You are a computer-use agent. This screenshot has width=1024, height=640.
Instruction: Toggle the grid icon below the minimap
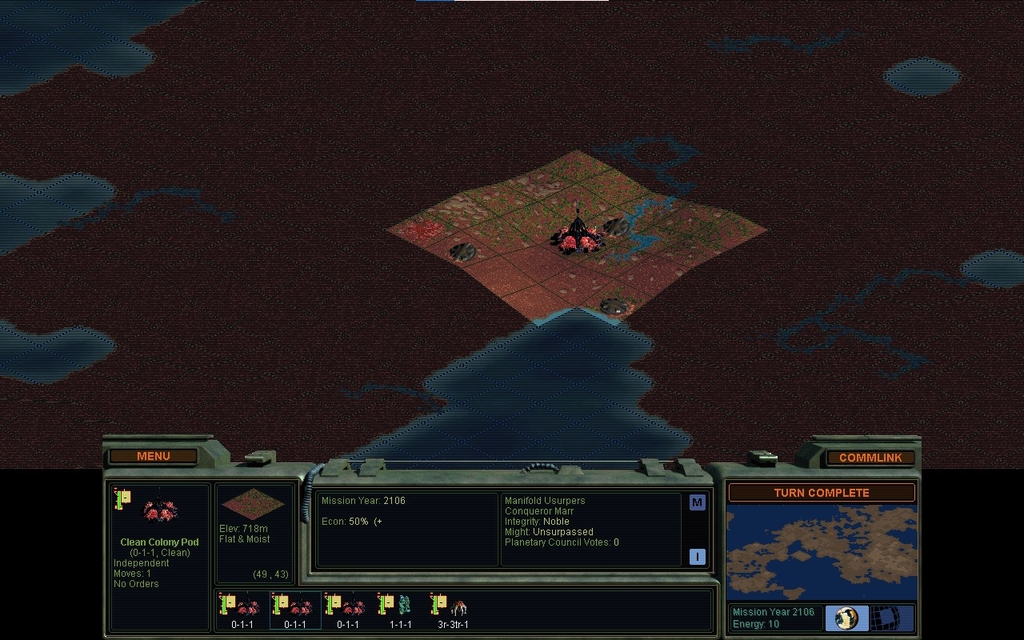883,617
